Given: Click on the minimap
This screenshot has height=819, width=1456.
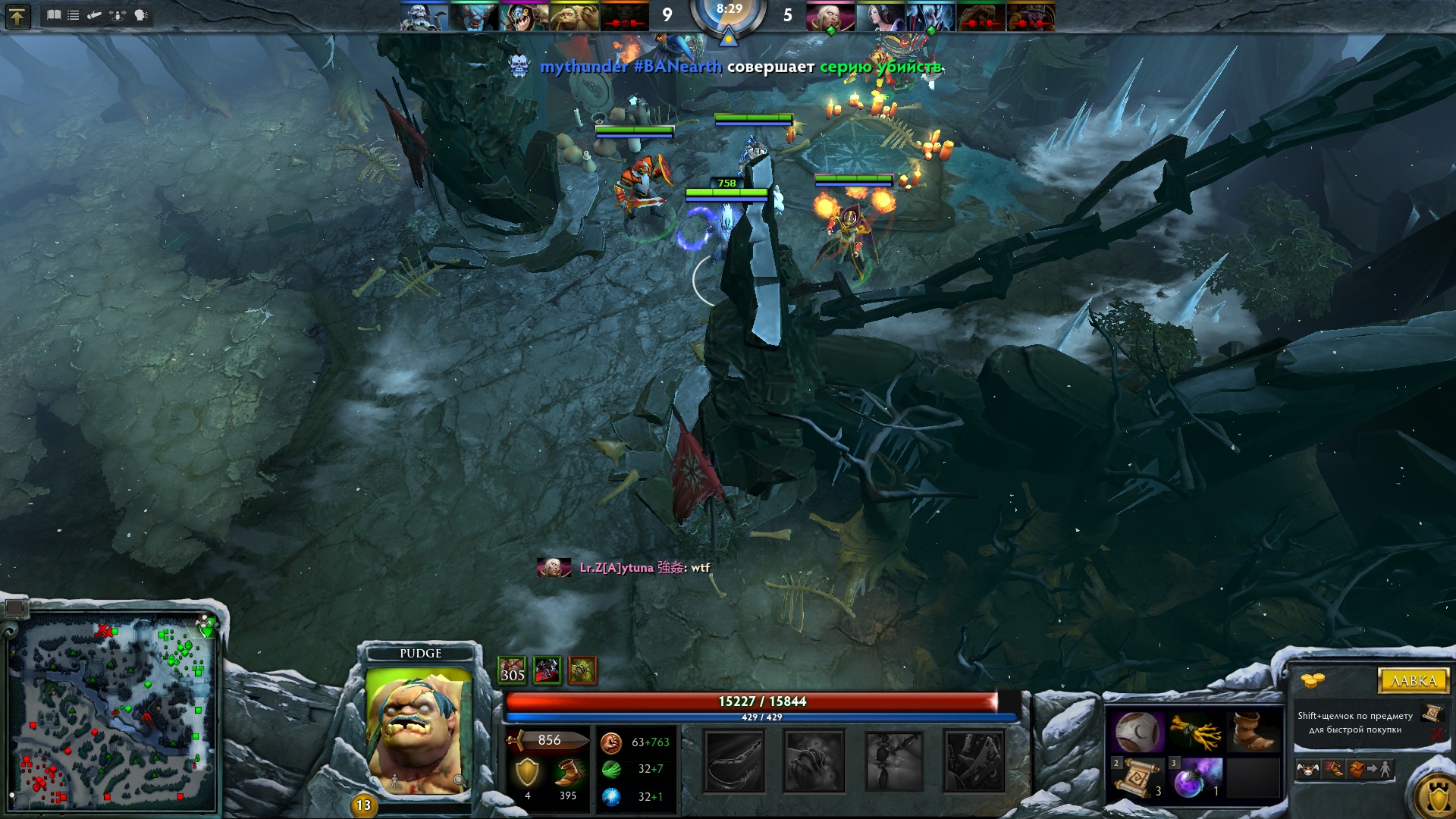Looking at the screenshot, I should pos(114,713).
